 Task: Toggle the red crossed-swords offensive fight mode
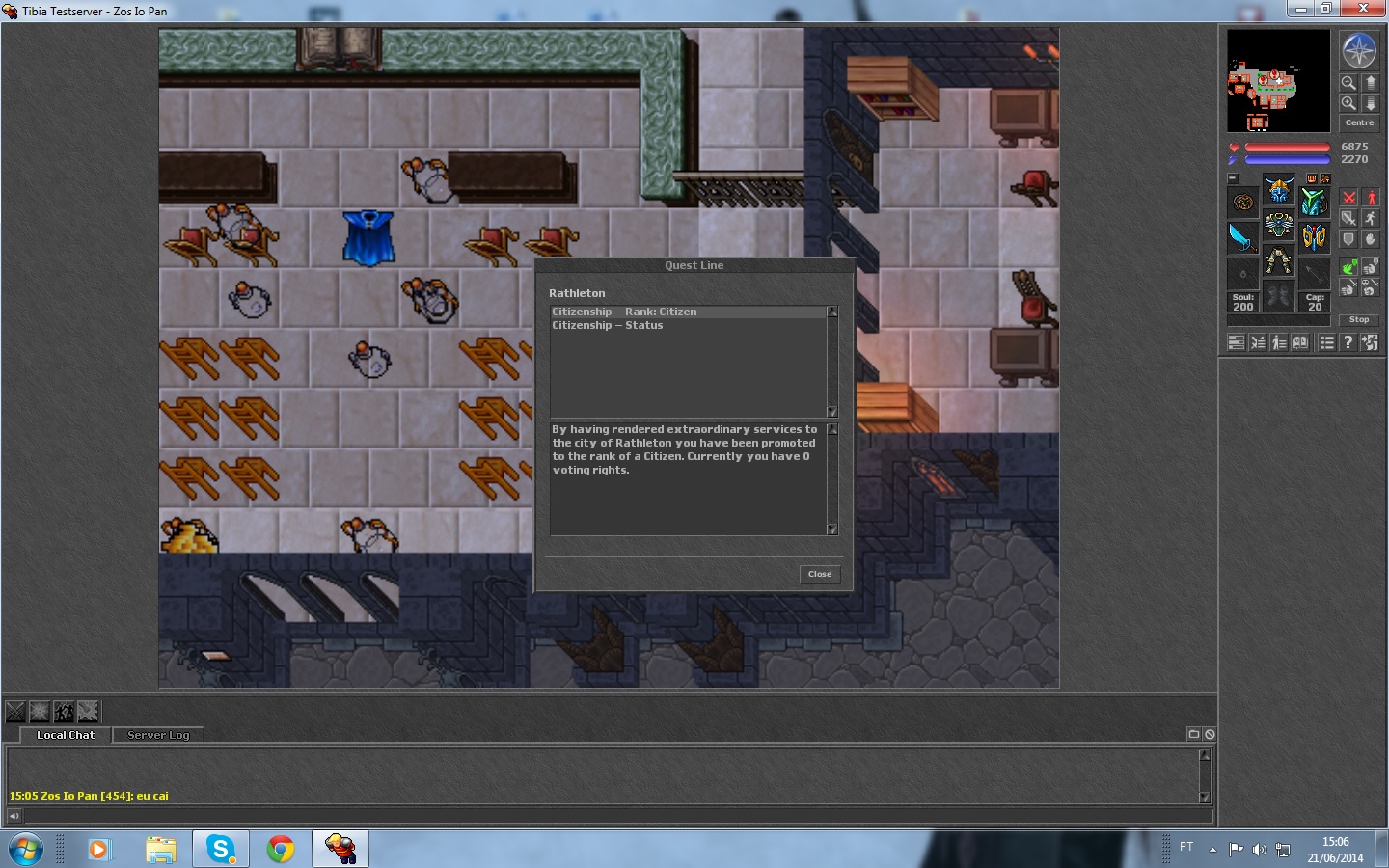coord(1348,198)
